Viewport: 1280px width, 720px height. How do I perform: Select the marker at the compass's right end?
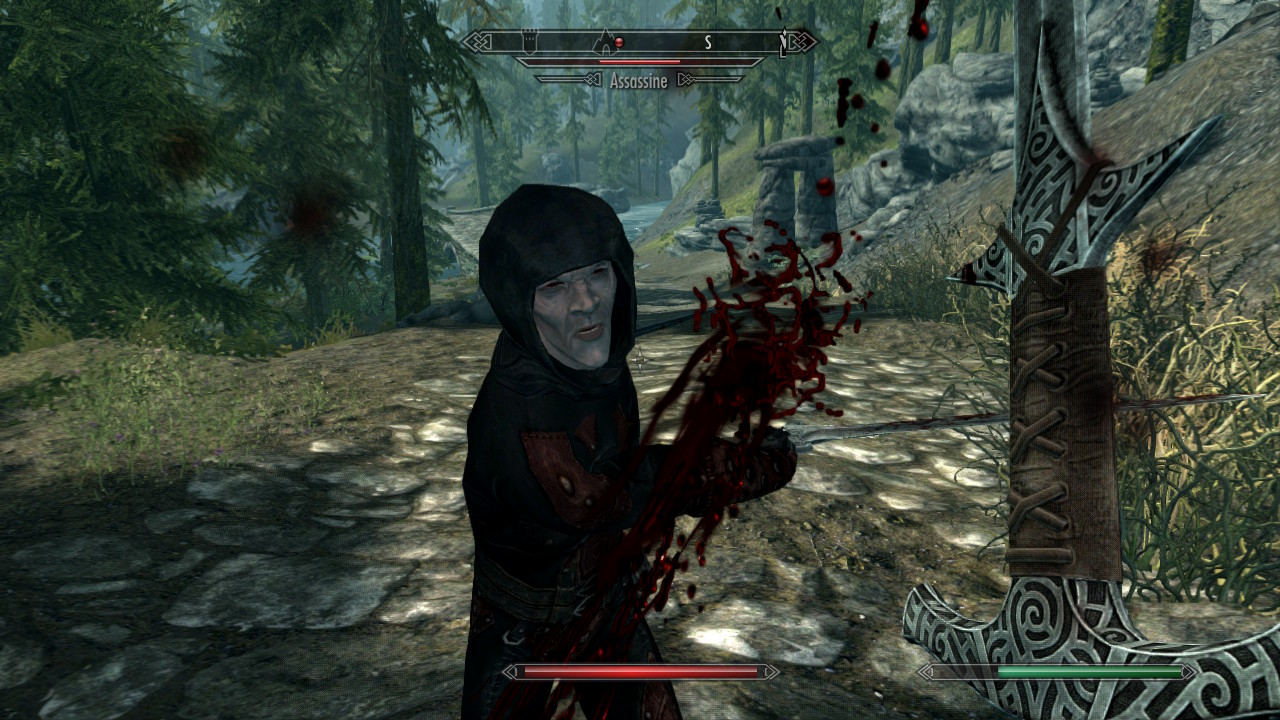click(x=784, y=41)
